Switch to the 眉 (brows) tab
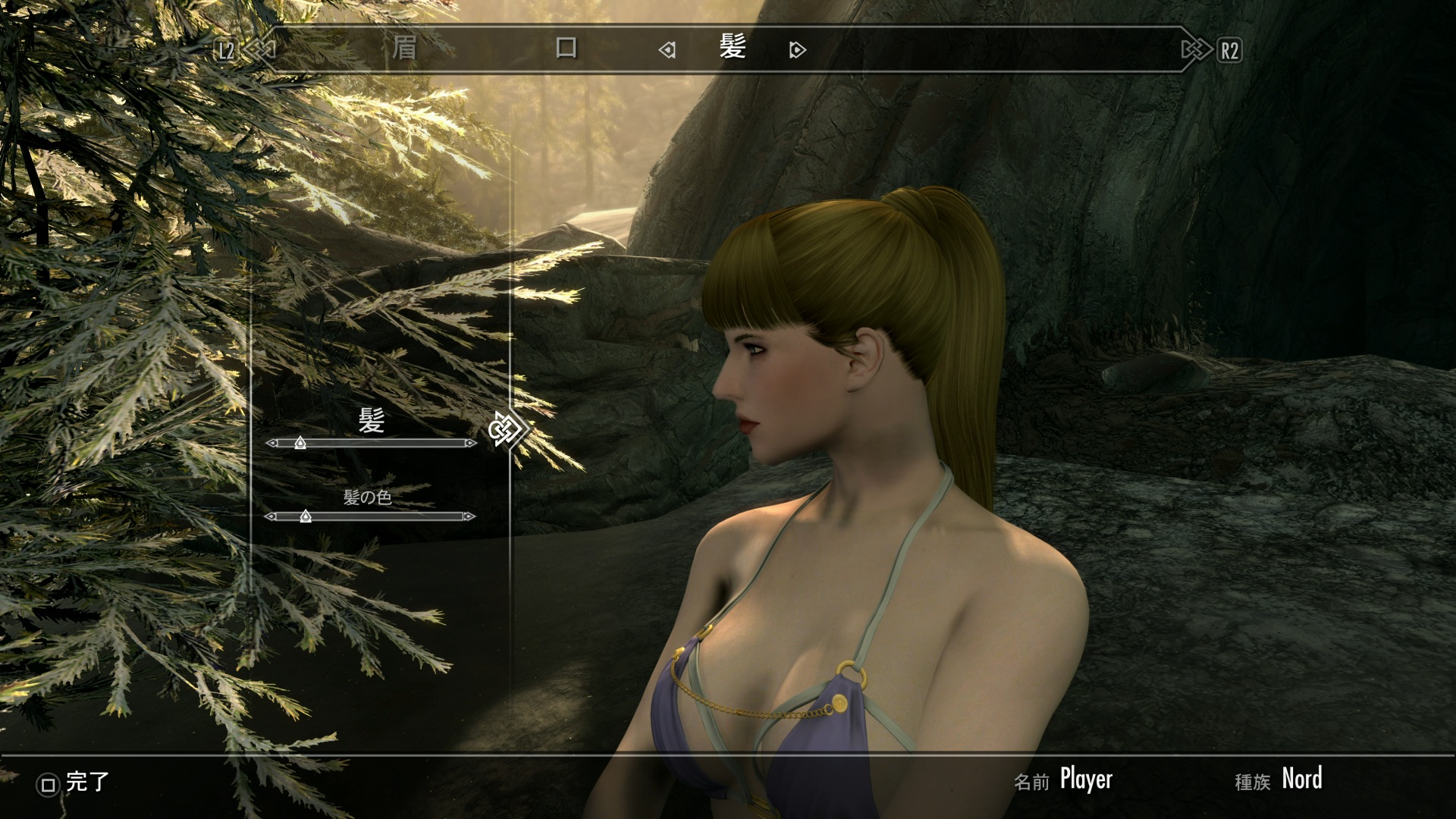Image resolution: width=1456 pixels, height=819 pixels. [x=404, y=49]
